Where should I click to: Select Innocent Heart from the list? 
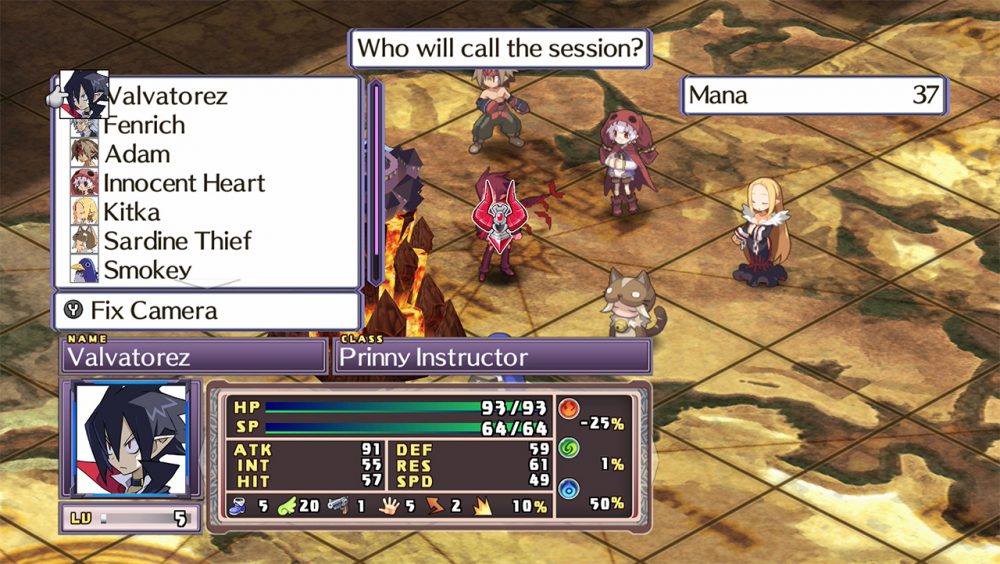point(184,183)
